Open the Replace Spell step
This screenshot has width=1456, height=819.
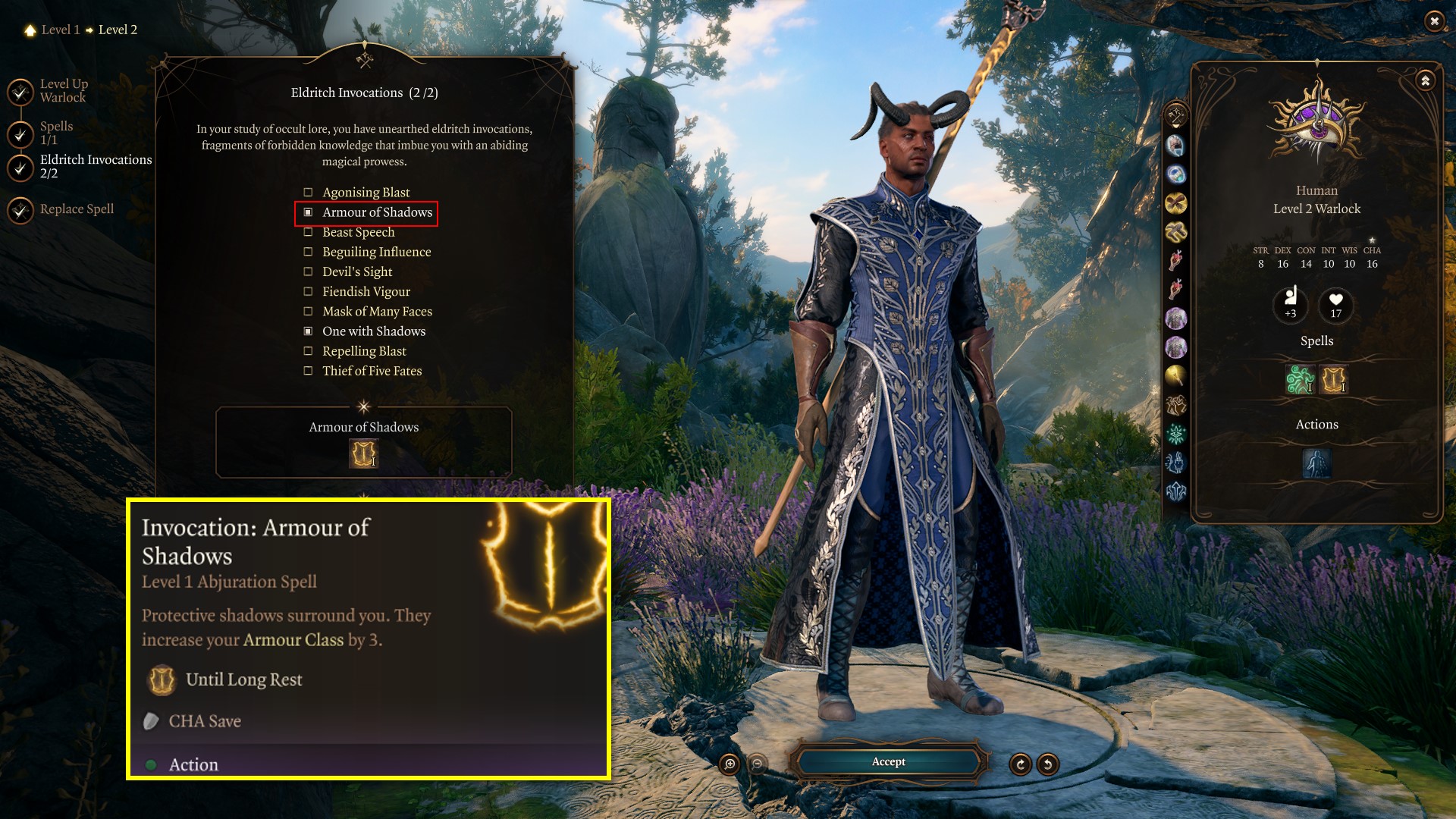tap(76, 209)
